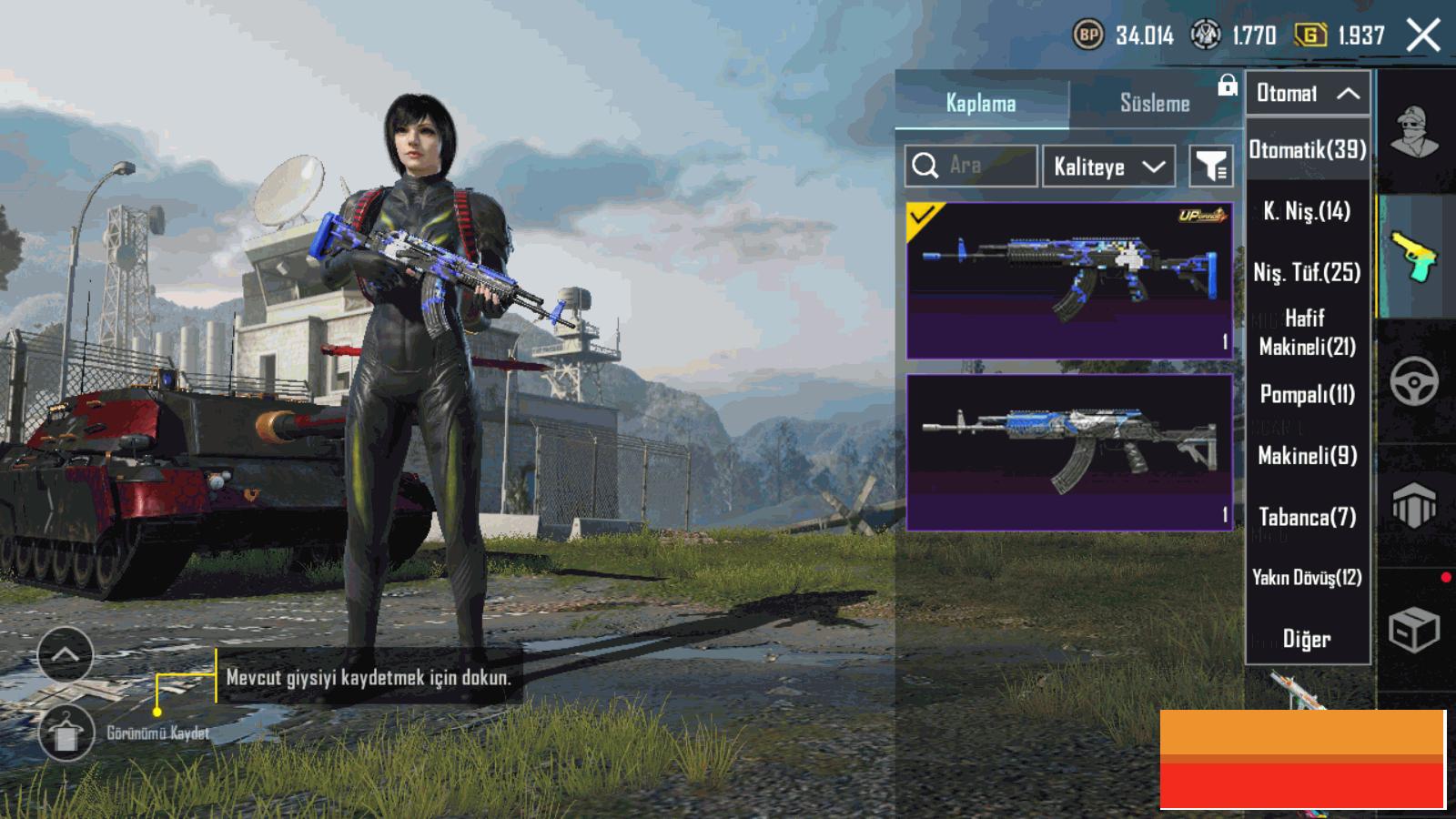1456x819 pixels.
Task: Open Hafif Makineli(21) category
Action: tap(1308, 332)
